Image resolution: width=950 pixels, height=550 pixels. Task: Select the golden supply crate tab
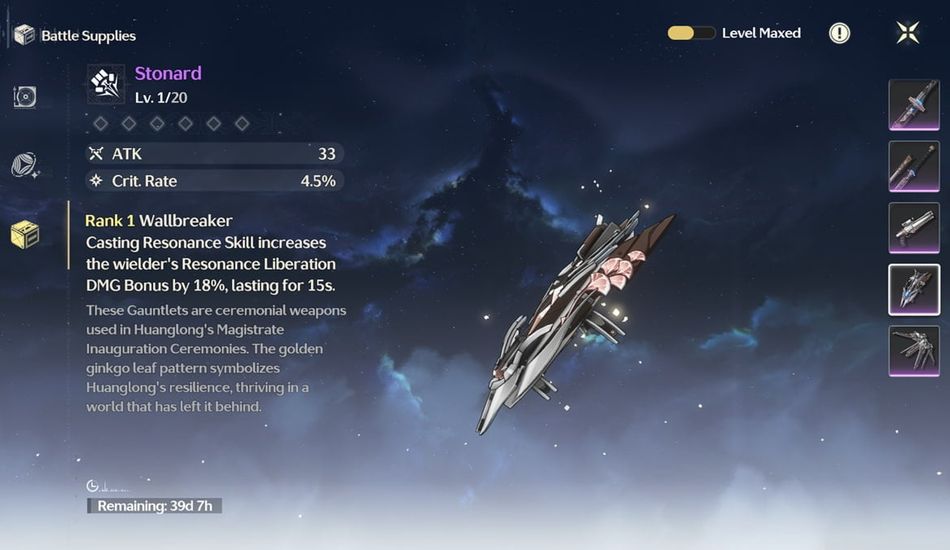(25, 235)
